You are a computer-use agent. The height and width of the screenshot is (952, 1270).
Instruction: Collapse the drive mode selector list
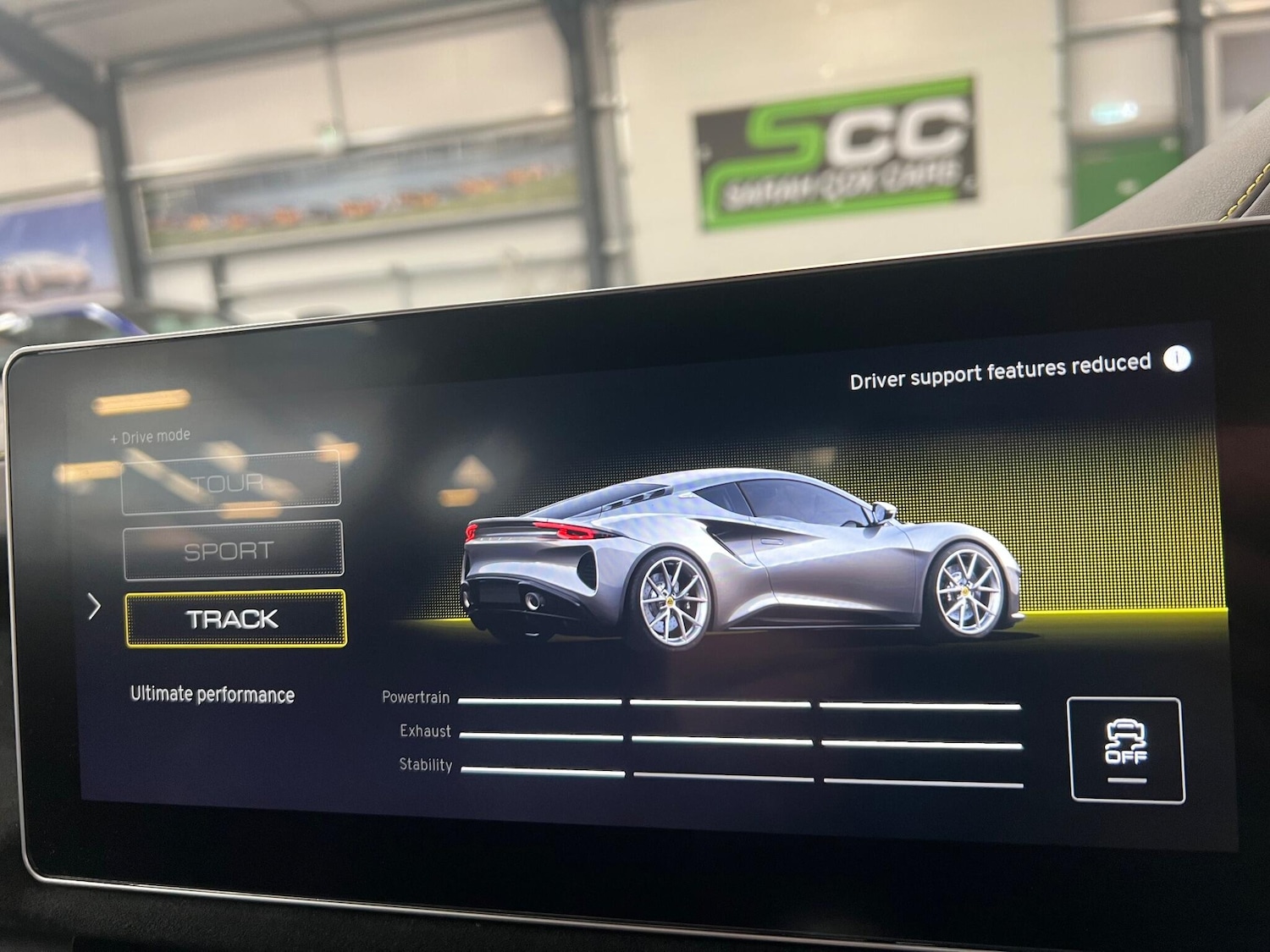point(149,436)
